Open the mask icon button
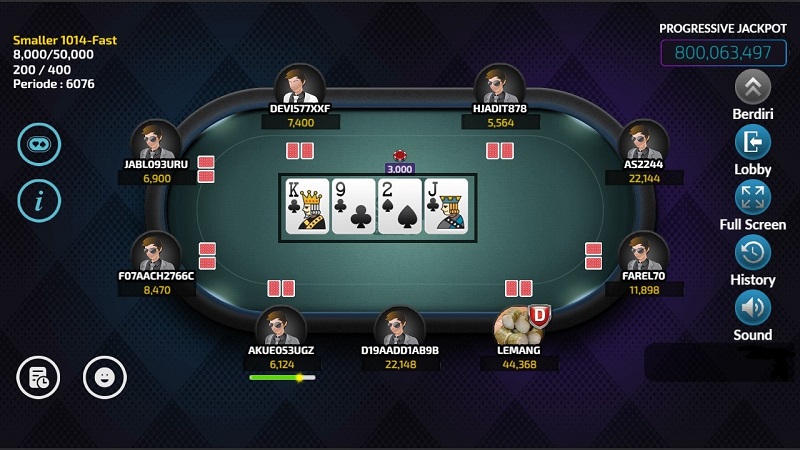800x450 pixels. click(x=39, y=144)
